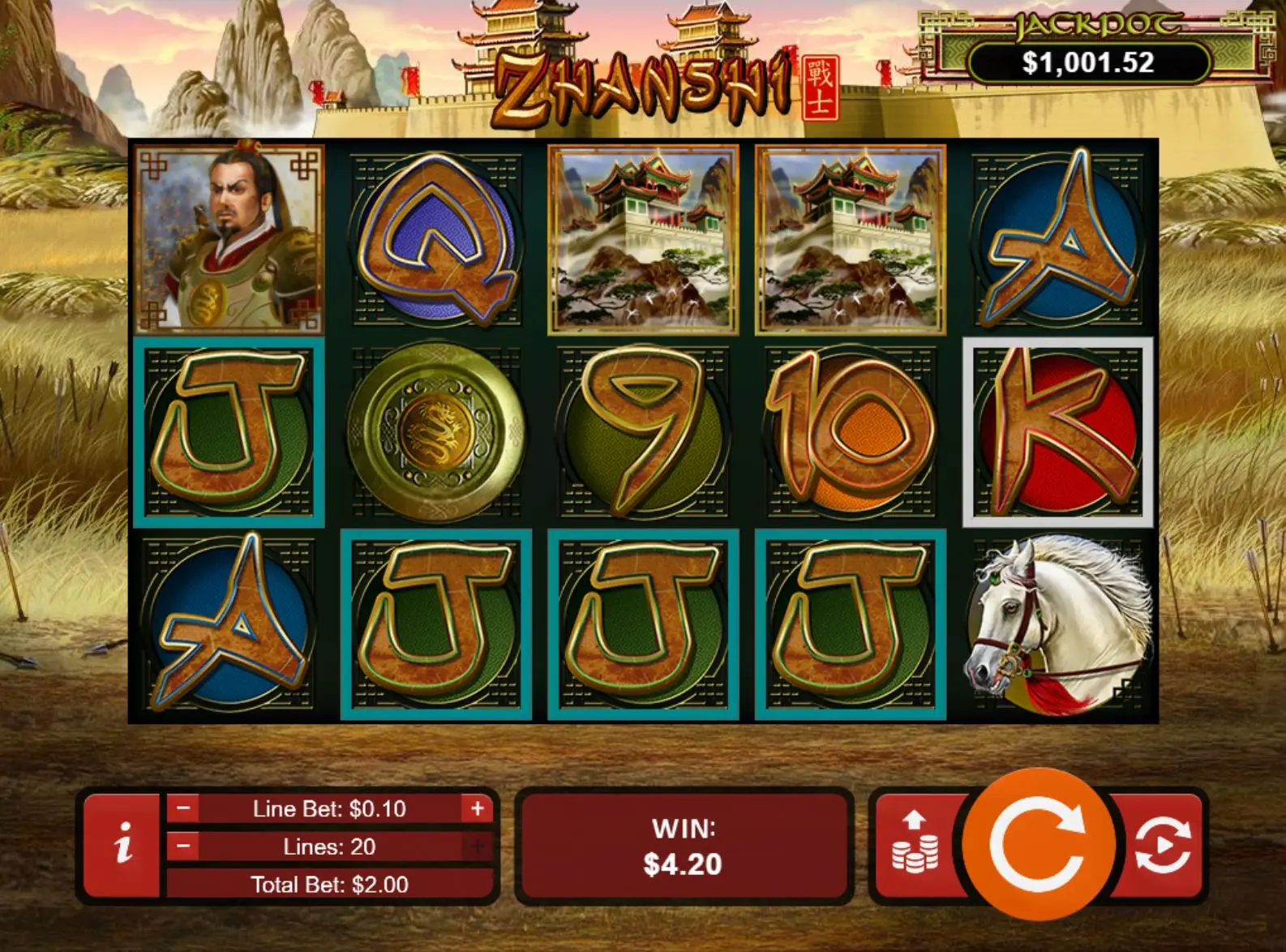Reduce the number of Lines
This screenshot has height=952, width=1286.
(x=184, y=847)
